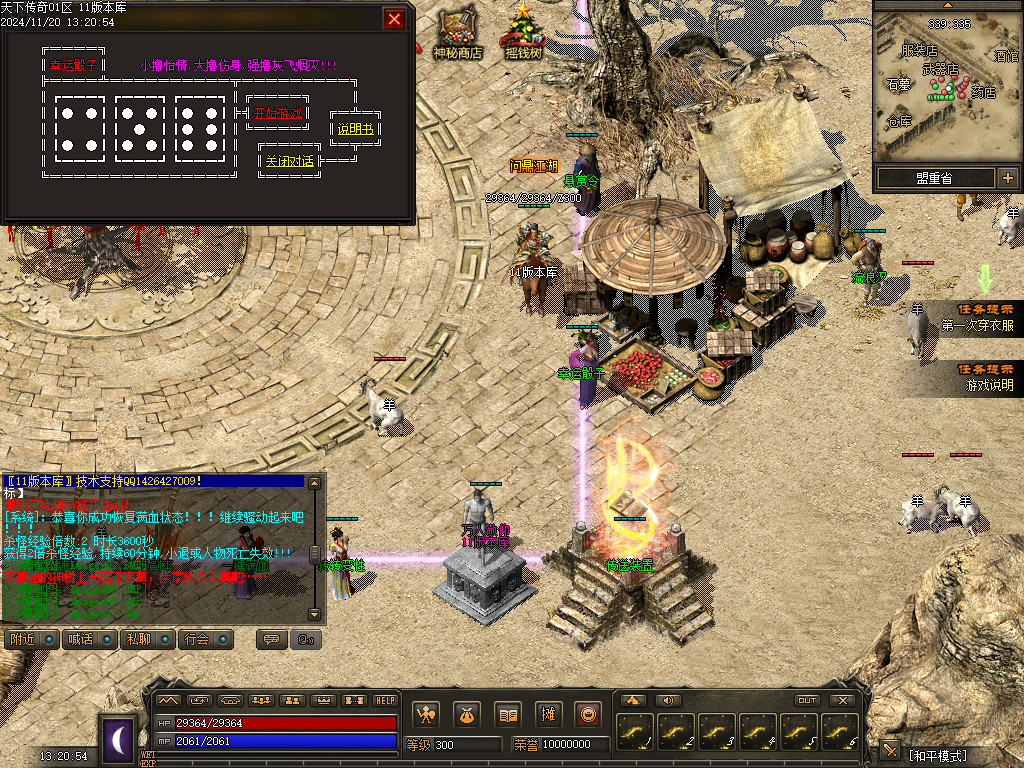This screenshot has height=768, width=1024.
Task: Choose 关闭对话 to end the conversation
Action: click(x=289, y=161)
